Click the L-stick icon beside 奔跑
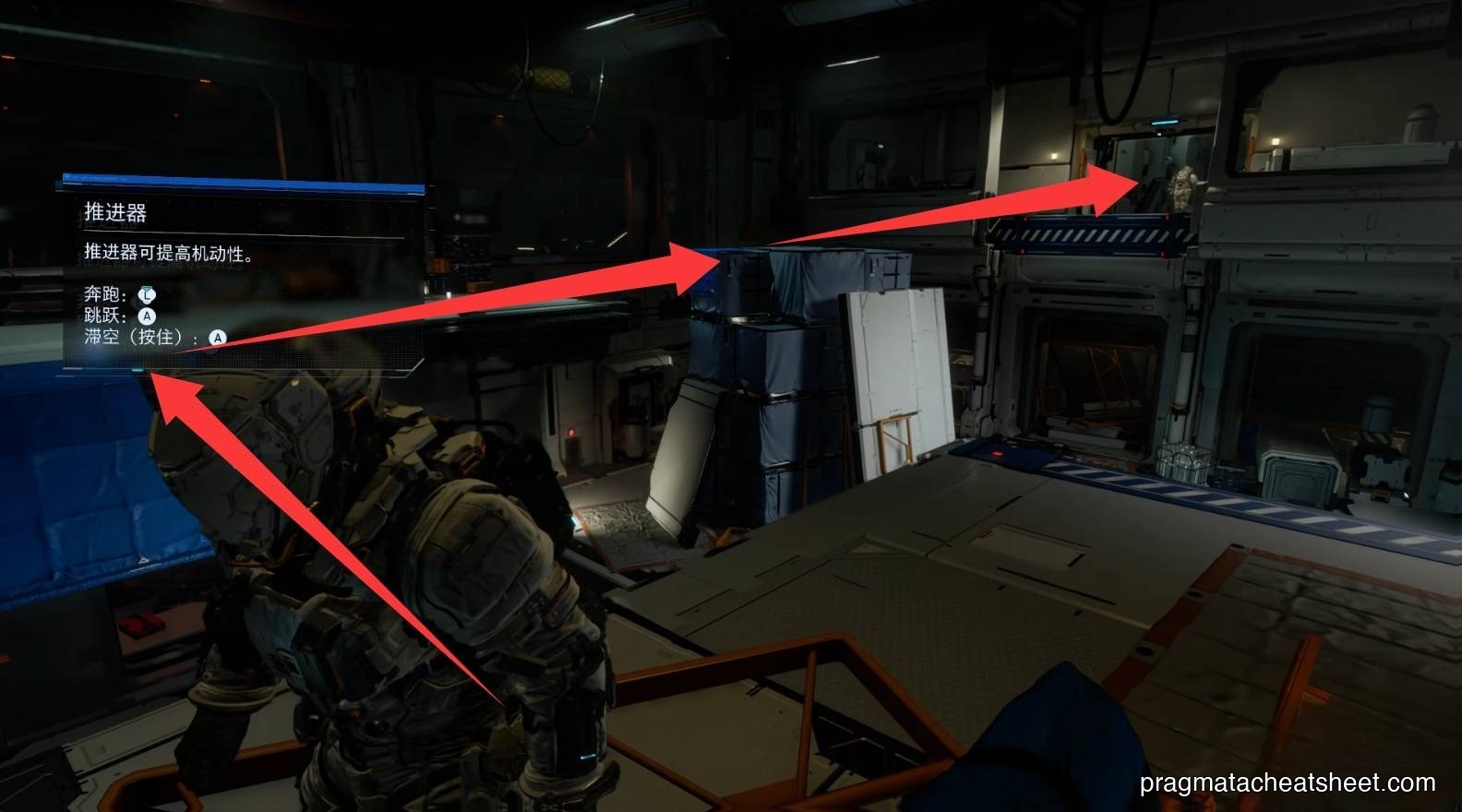Screen dimensions: 1462x812 pos(147,295)
